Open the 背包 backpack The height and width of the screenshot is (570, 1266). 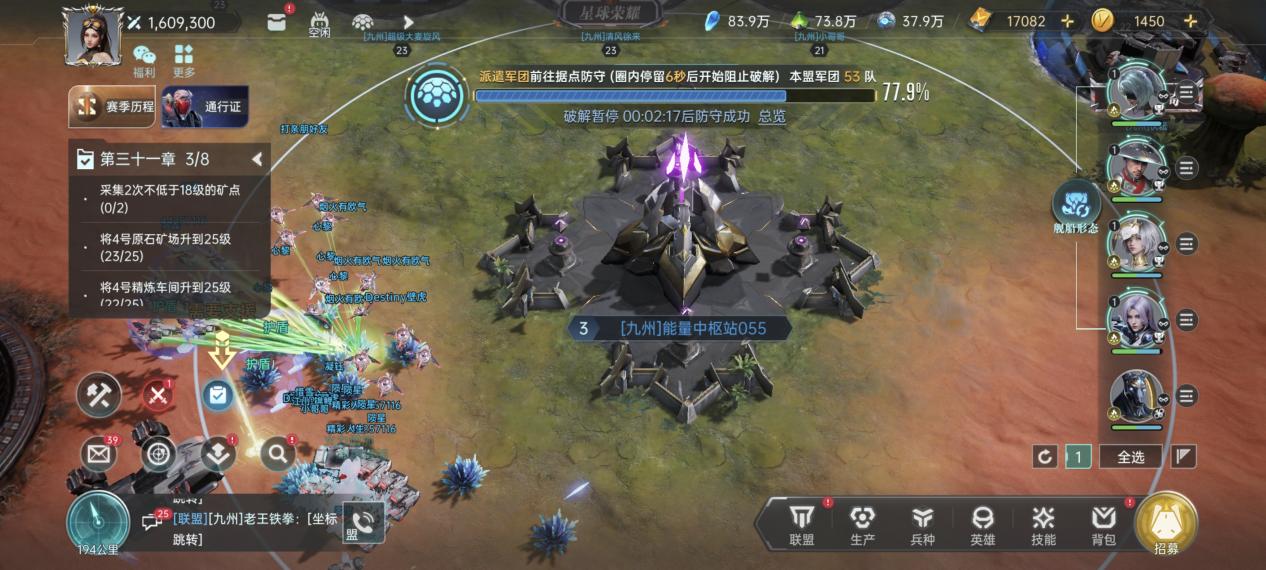coord(1103,524)
